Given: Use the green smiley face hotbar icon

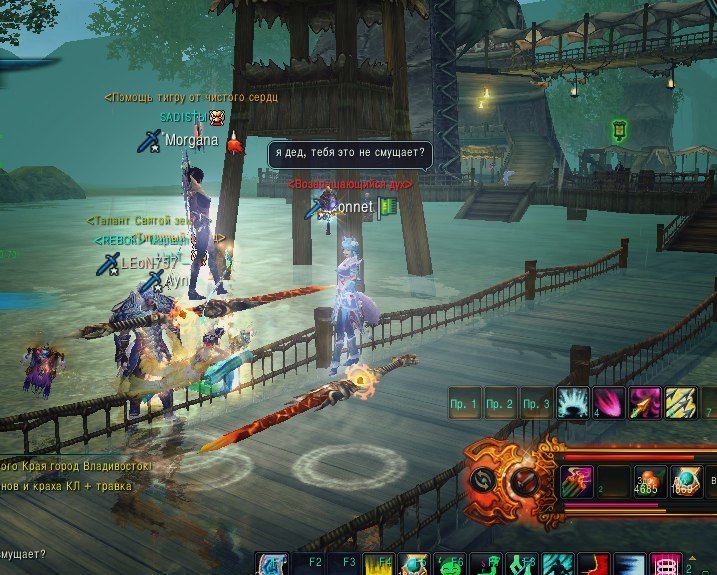Looking at the screenshot, I should tap(450, 565).
